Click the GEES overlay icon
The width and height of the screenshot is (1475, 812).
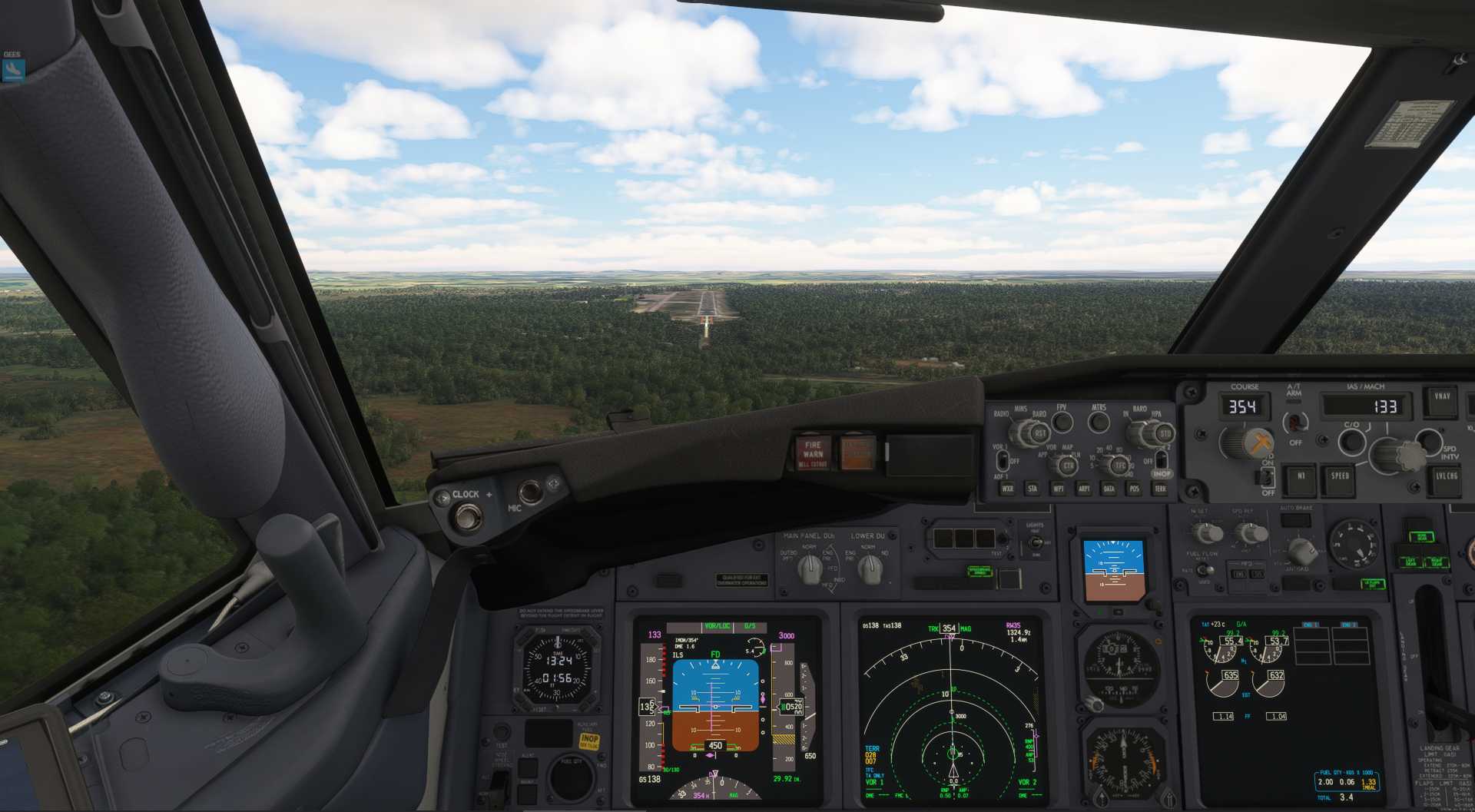(13, 70)
